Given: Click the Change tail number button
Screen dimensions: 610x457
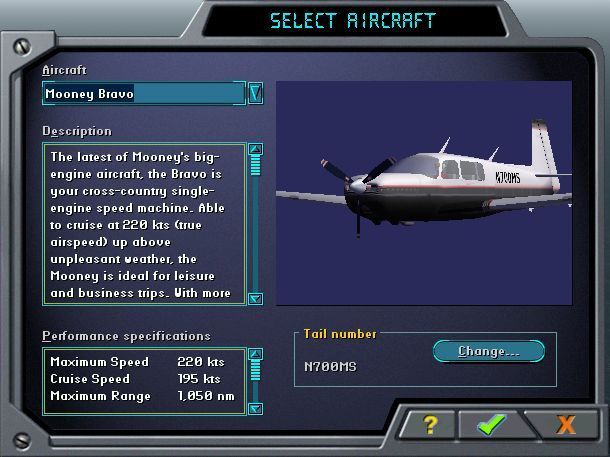Looking at the screenshot, I should 488,351.
